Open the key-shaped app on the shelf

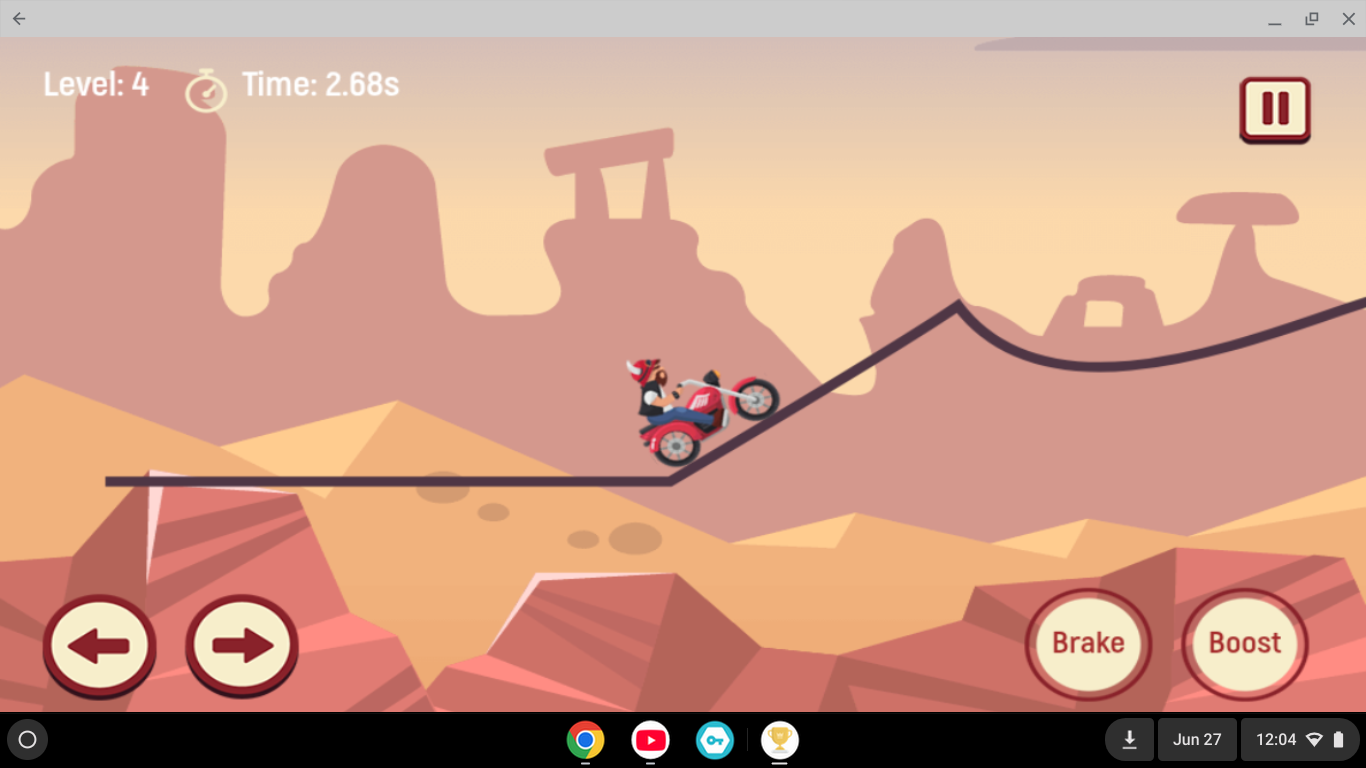click(715, 740)
